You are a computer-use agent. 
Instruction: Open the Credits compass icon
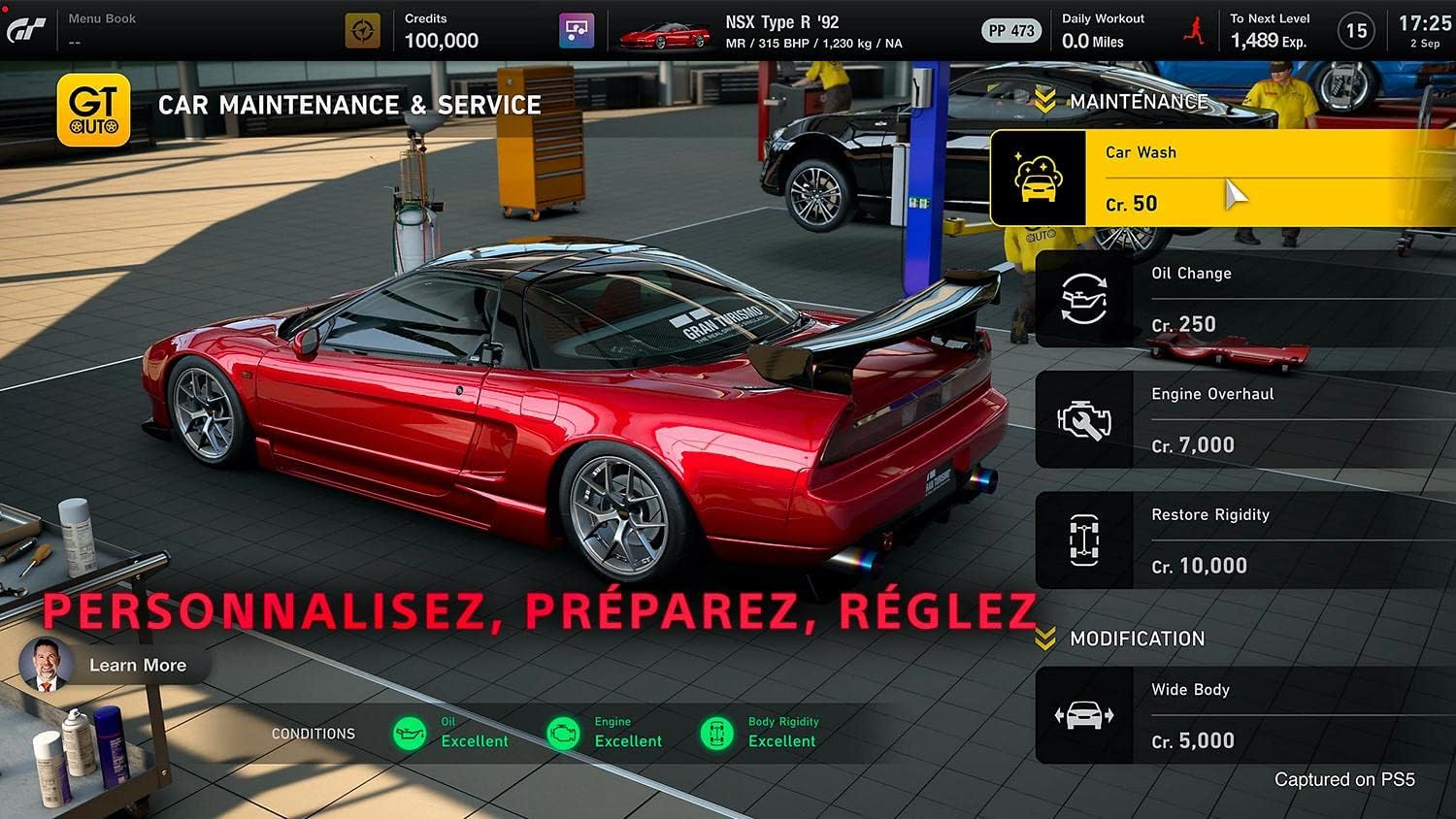(361, 30)
